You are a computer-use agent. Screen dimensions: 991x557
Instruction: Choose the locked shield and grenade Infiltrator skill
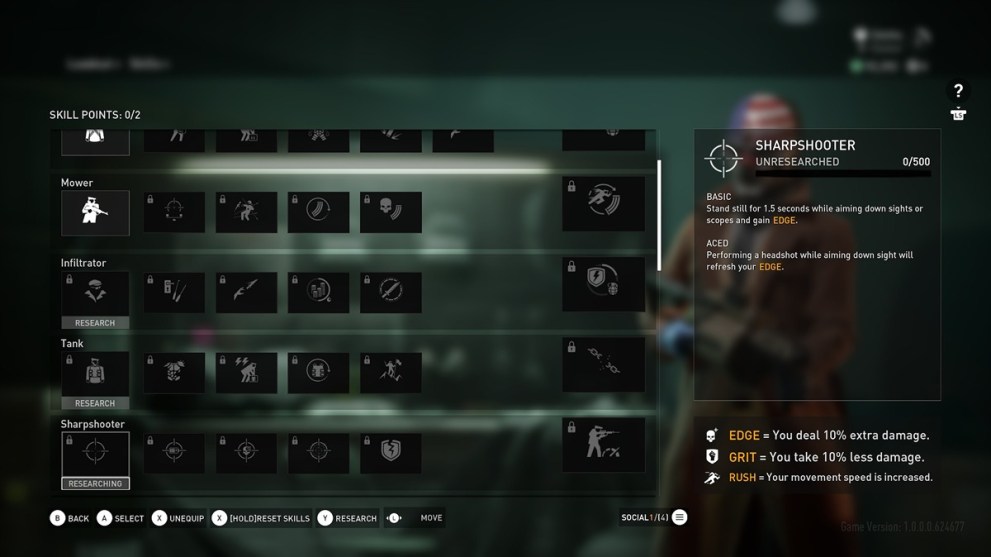tap(603, 283)
